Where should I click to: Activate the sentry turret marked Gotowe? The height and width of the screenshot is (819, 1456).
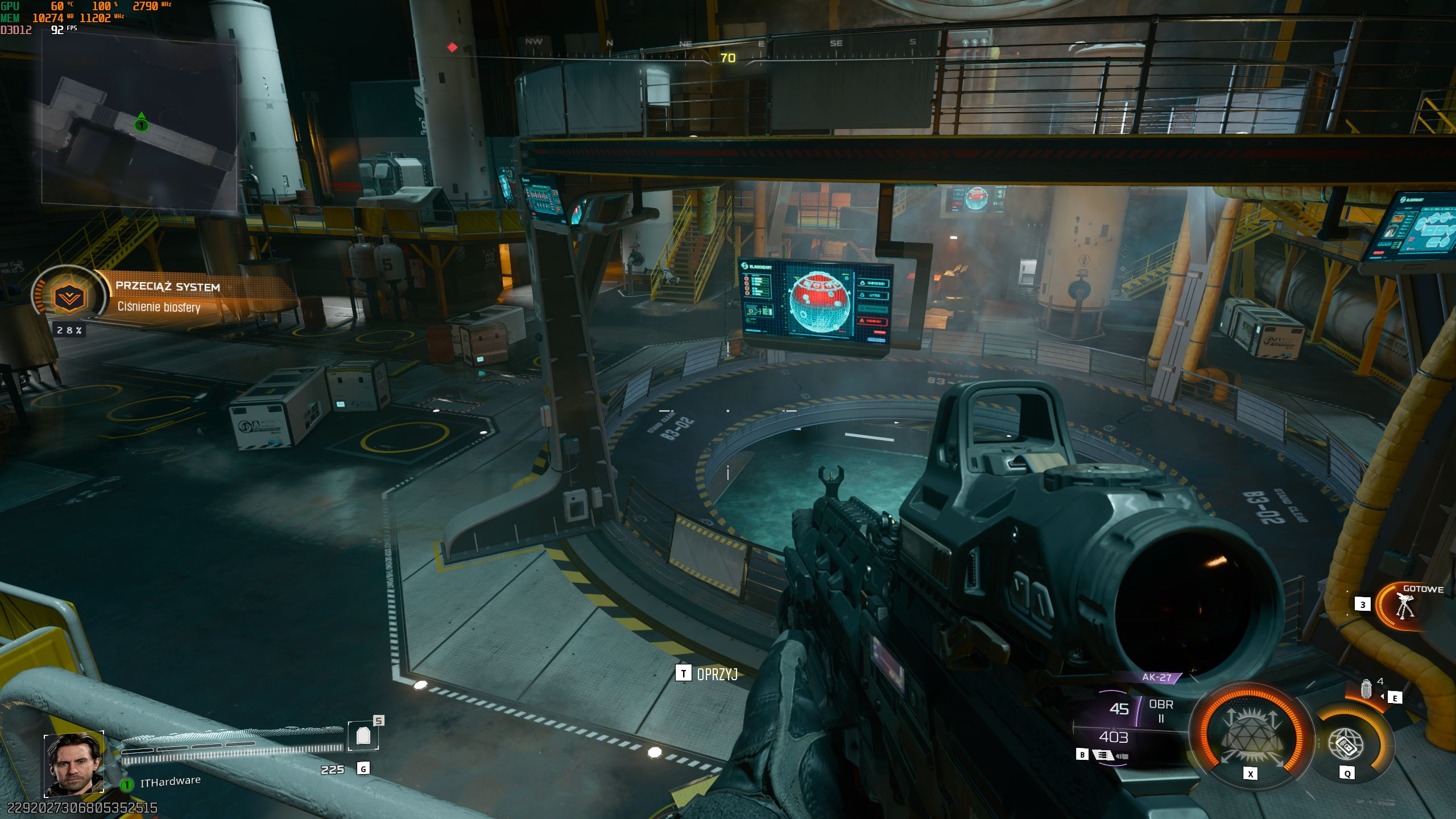tap(1403, 607)
